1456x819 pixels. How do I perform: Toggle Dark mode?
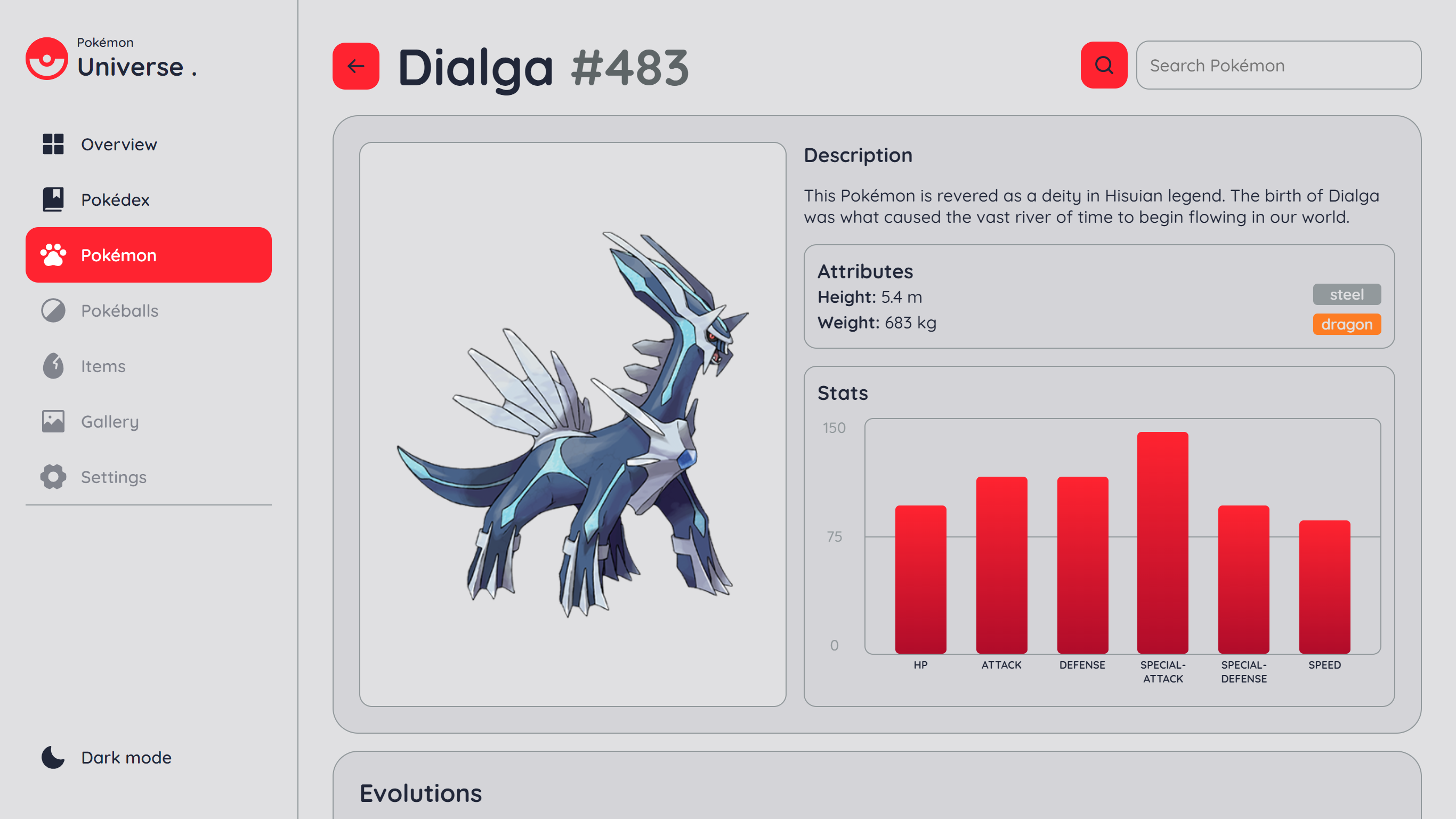[x=125, y=757]
